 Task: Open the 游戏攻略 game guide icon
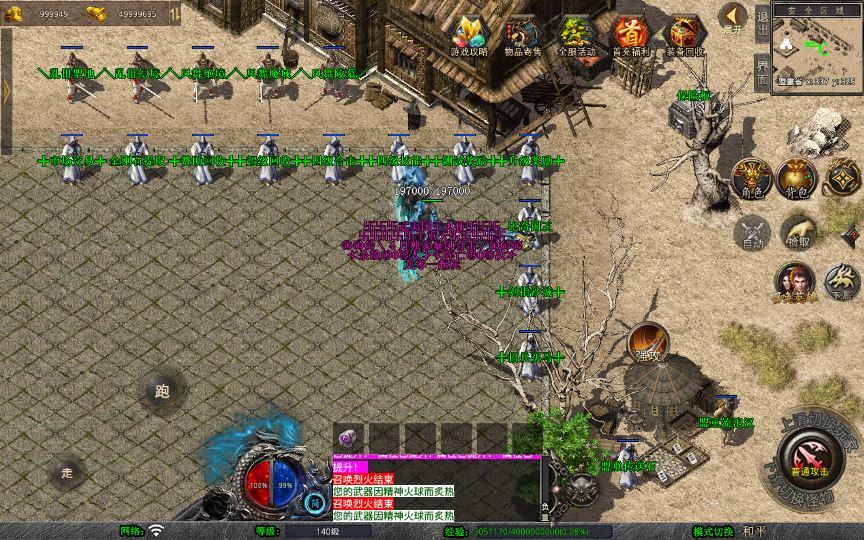point(469,36)
